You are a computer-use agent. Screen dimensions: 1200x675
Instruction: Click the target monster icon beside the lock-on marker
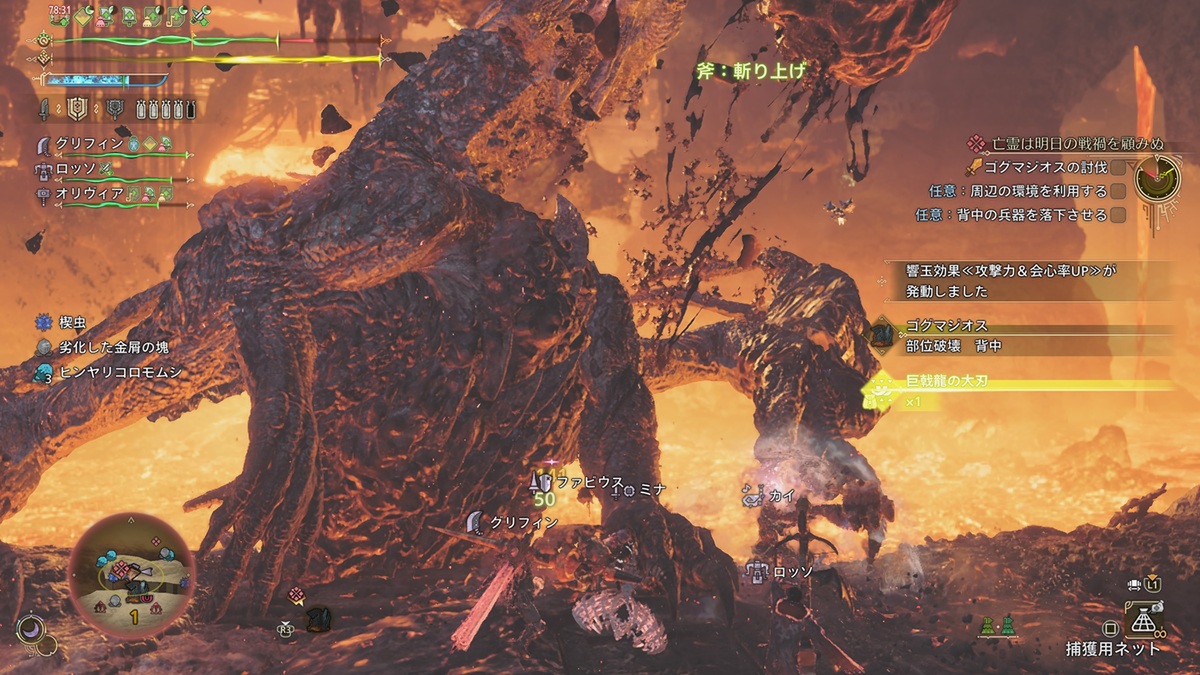tap(319, 619)
